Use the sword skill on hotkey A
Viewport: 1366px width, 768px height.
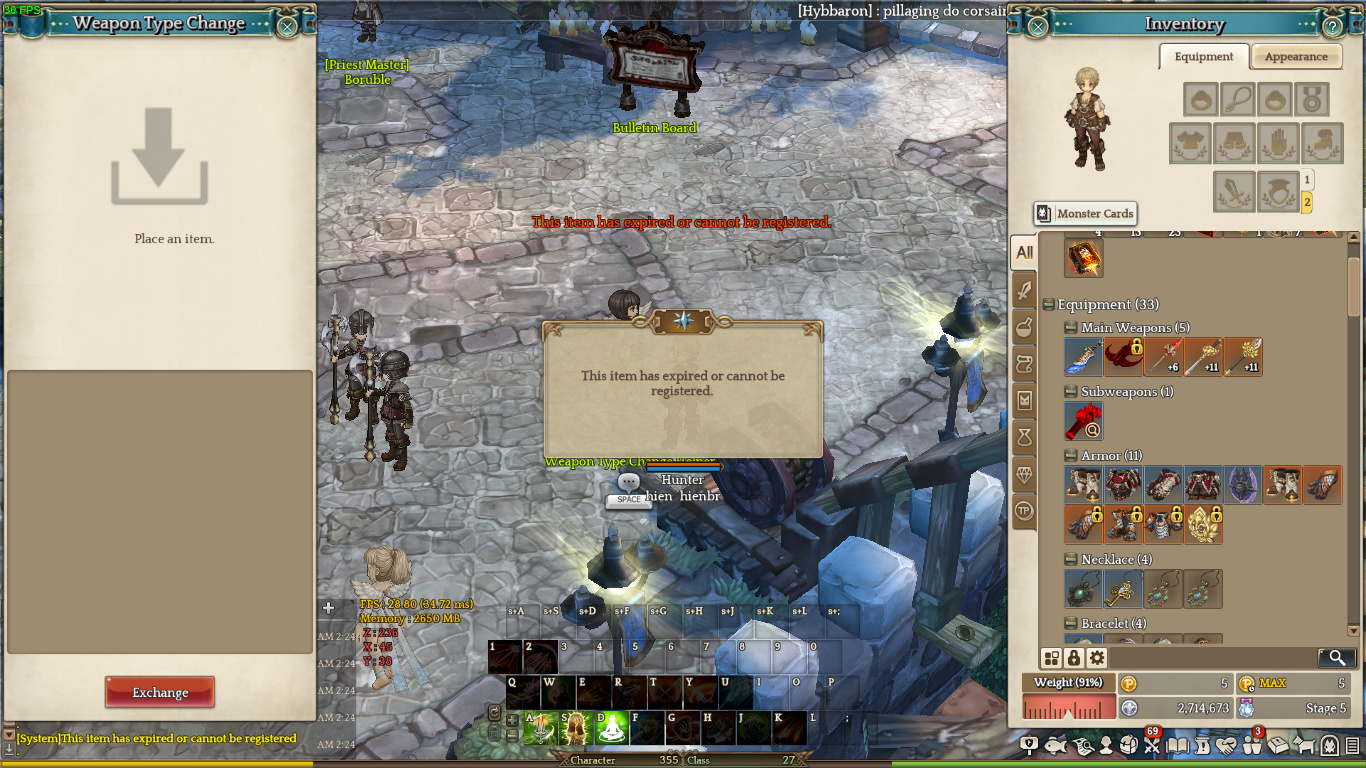pyautogui.click(x=540, y=729)
